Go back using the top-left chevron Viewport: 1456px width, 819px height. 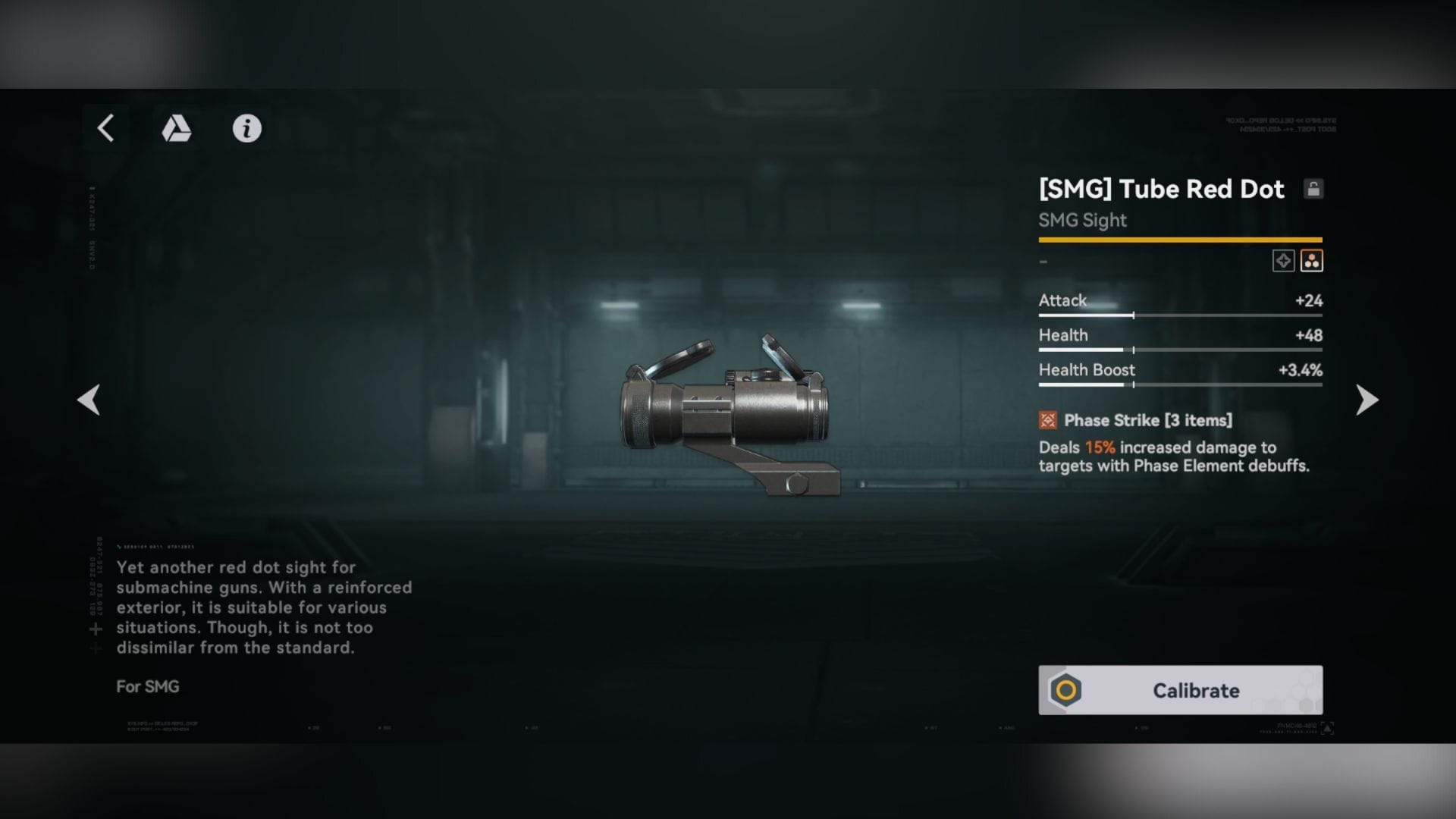pos(105,128)
